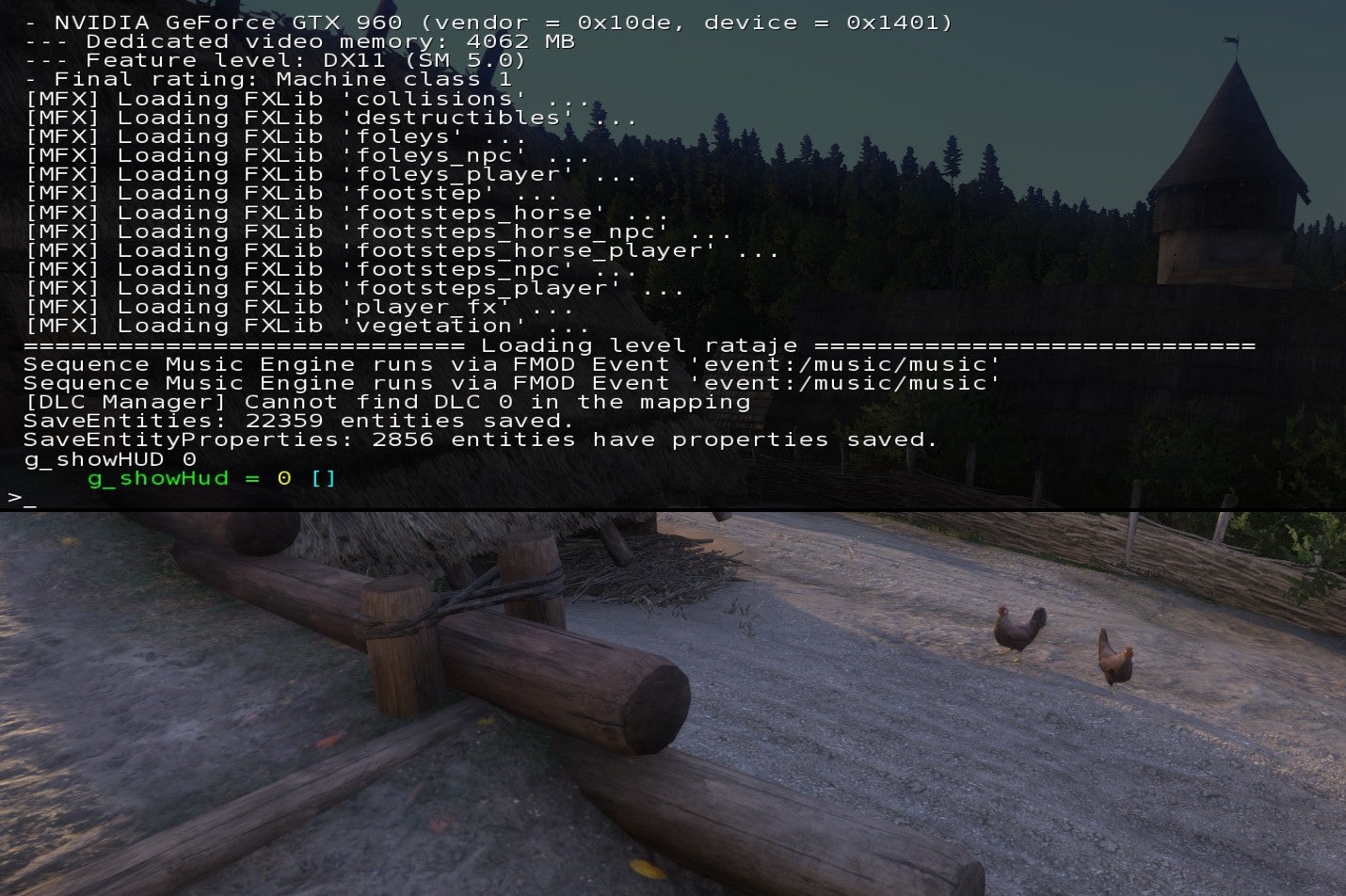
Task: Select the Loading FXLib footsteps_horse entry
Action: [339, 212]
